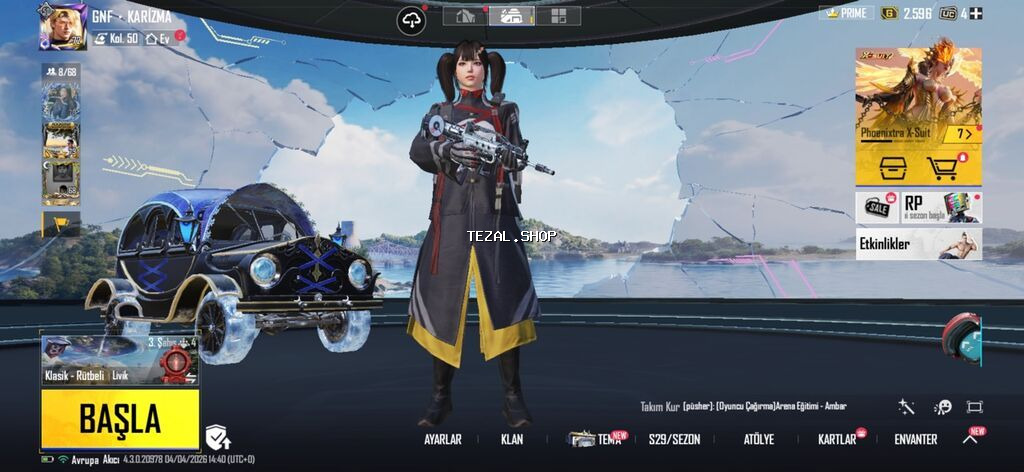
Task: Click the cloud download icon
Action: click(411, 20)
